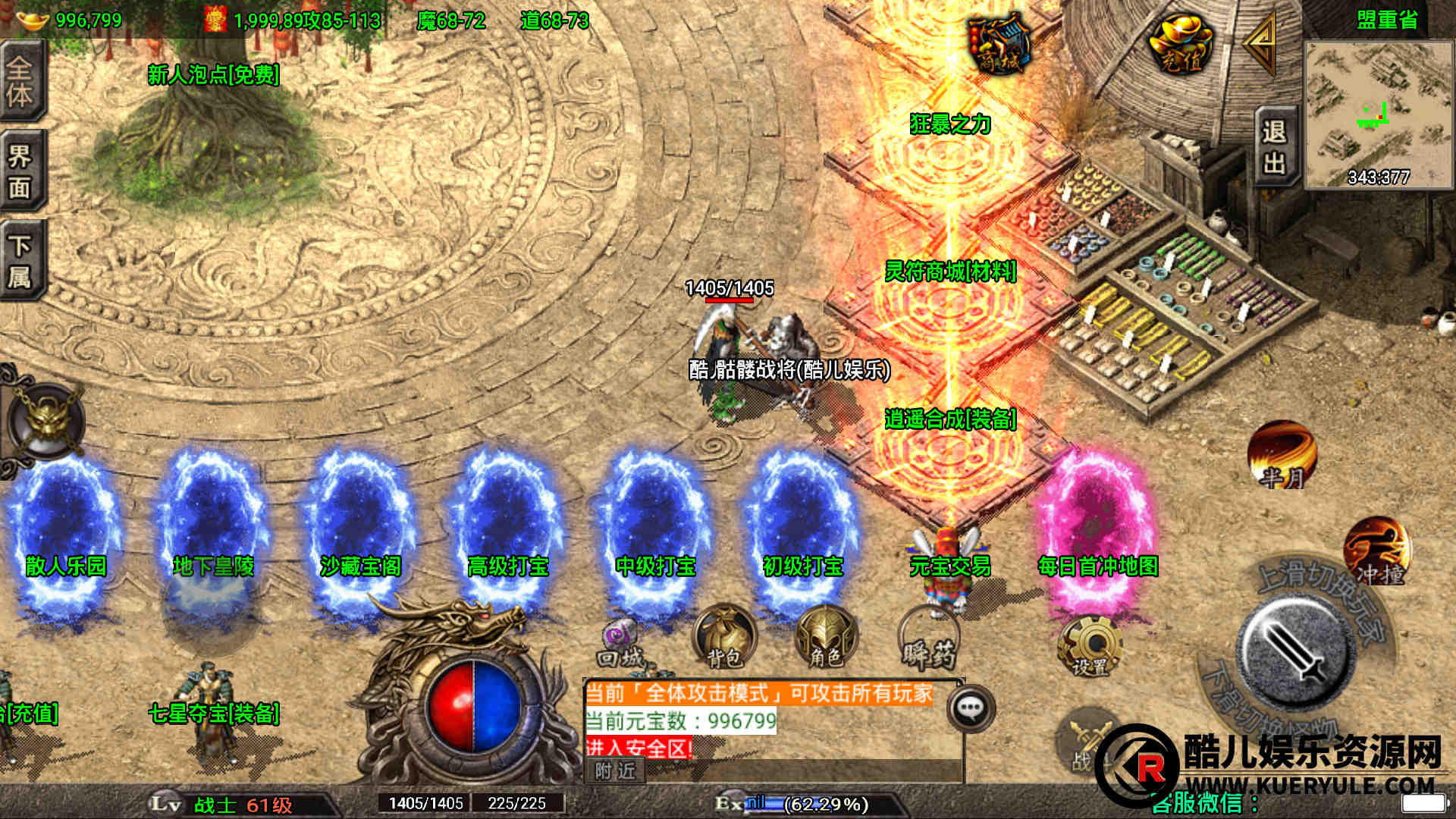This screenshot has height=819, width=1456.
Task: Tap the chained golden beast head icon
Action: (x=47, y=421)
